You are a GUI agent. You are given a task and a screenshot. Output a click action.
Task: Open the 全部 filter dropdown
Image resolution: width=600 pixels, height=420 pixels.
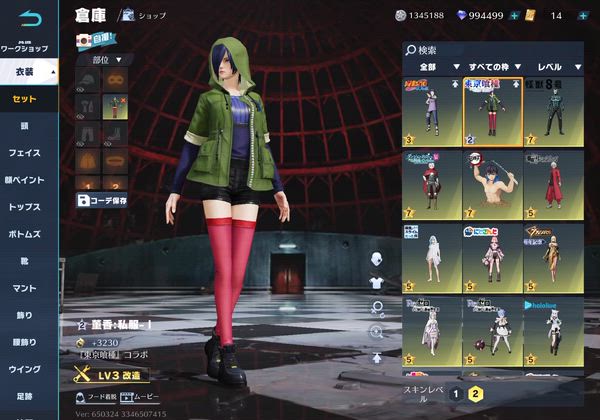tap(430, 65)
